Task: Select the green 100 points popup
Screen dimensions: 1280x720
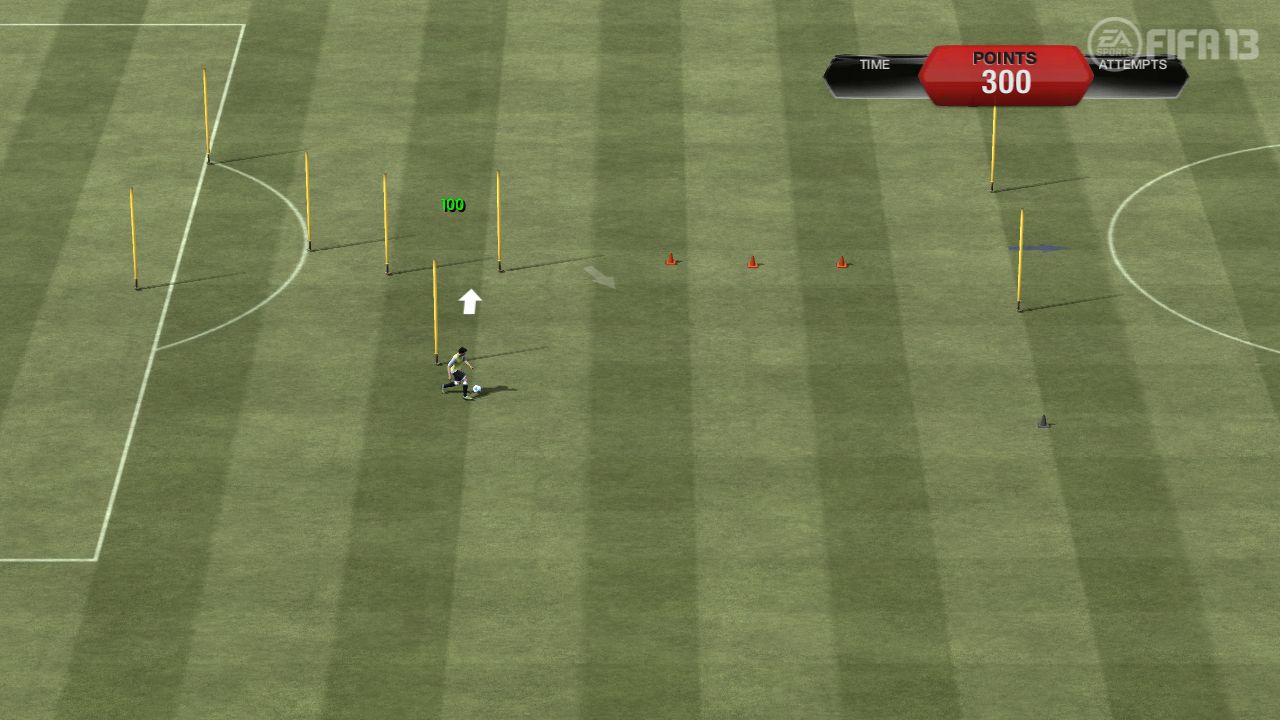Action: pyautogui.click(x=451, y=204)
